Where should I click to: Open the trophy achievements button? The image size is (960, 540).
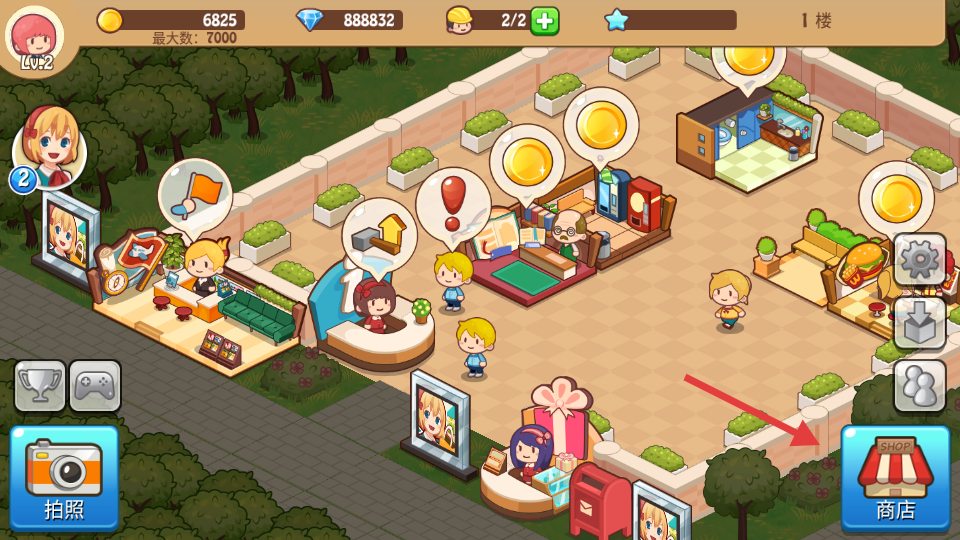(40, 386)
